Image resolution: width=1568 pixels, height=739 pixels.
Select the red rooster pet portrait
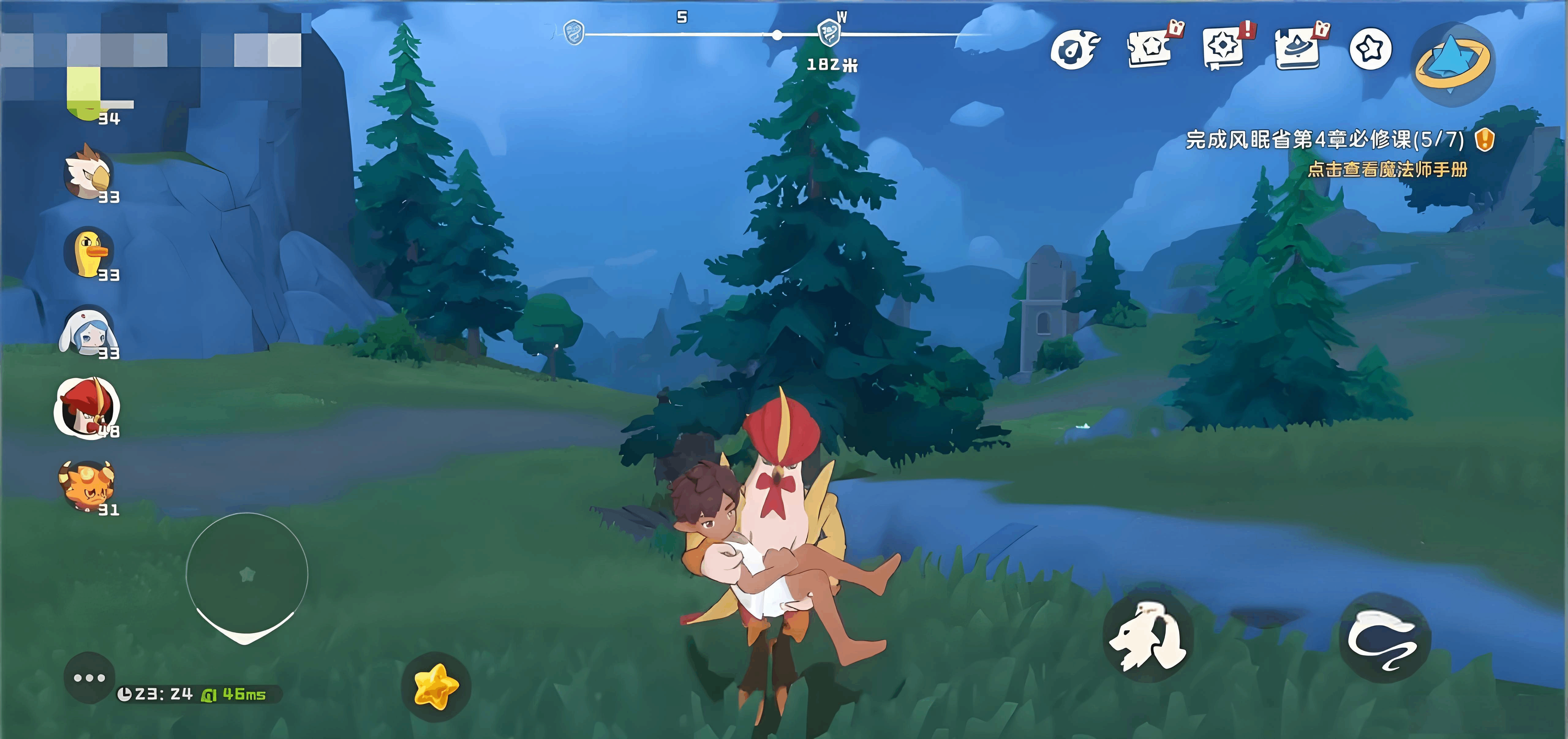click(86, 407)
